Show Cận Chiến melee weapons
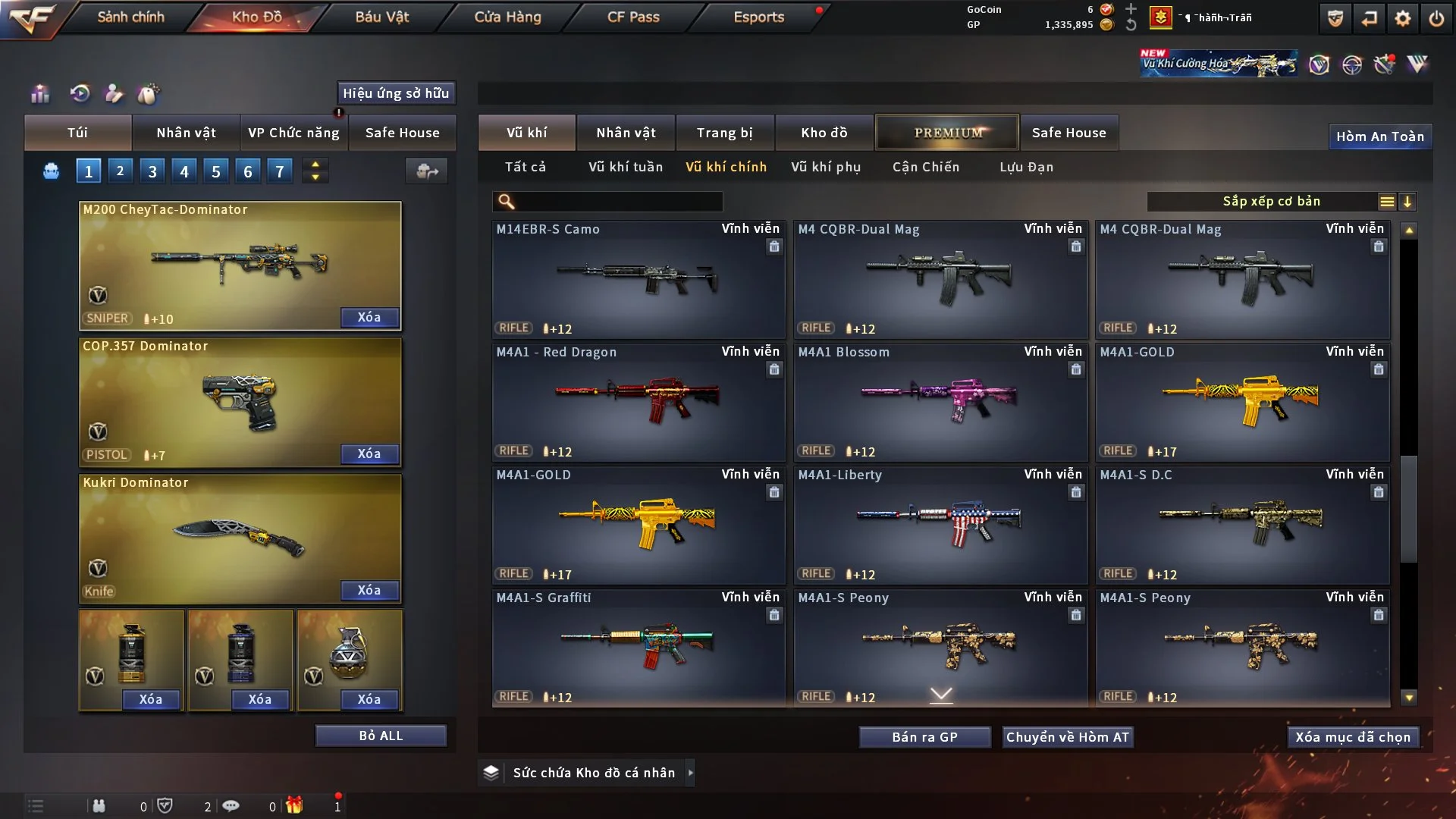Viewport: 1456px width, 819px height. point(926,167)
